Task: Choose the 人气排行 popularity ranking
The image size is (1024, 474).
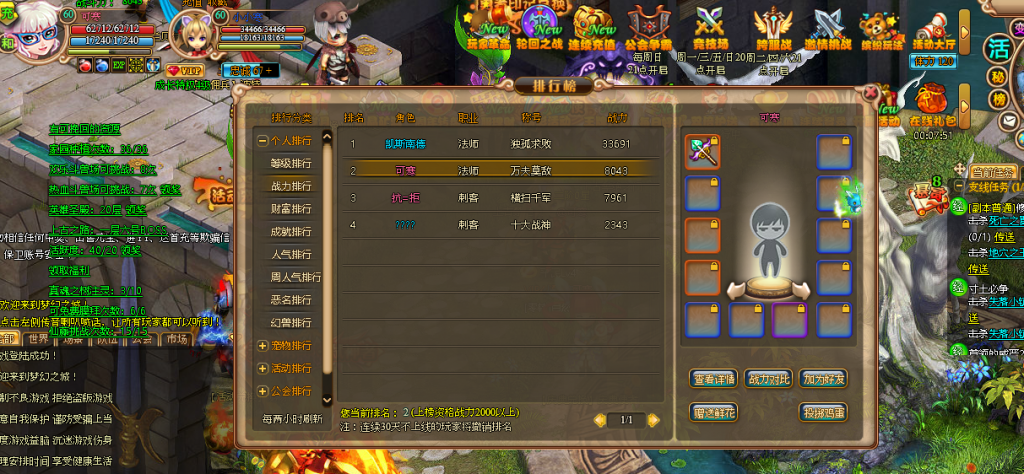Action: [x=290, y=254]
